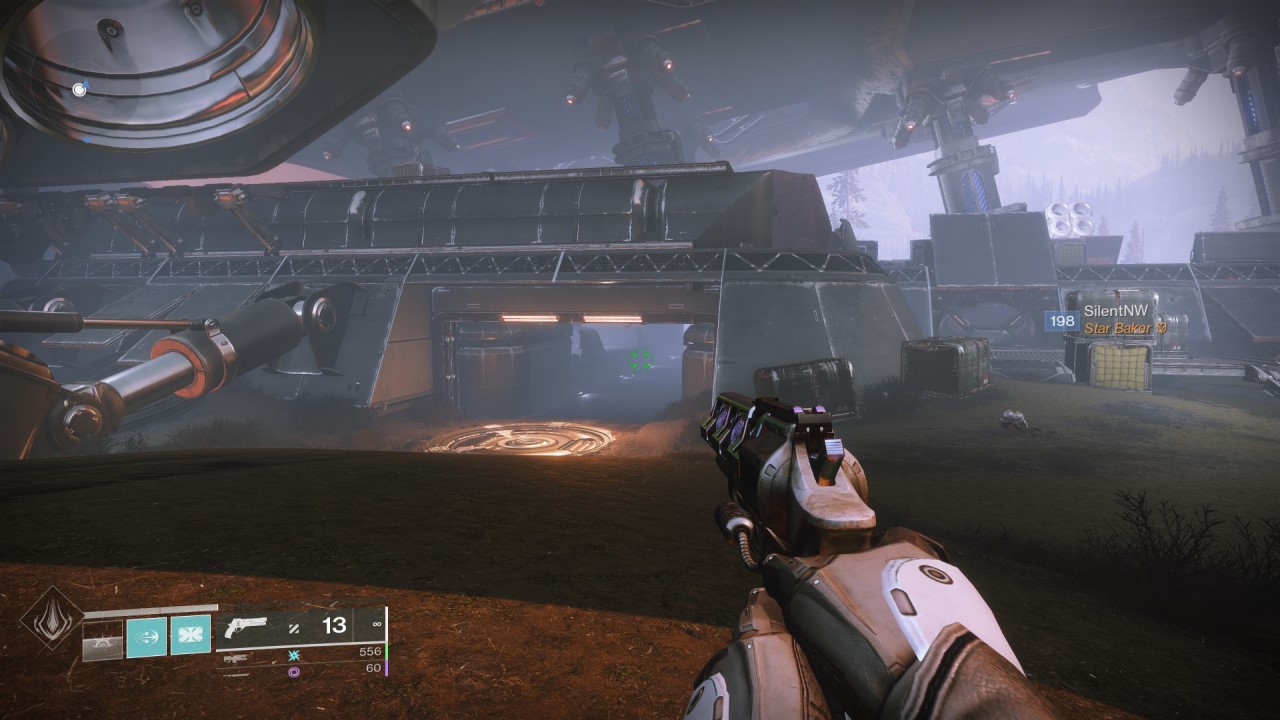Activate the teal class ability icon
The height and width of the screenshot is (720, 1280).
point(190,637)
